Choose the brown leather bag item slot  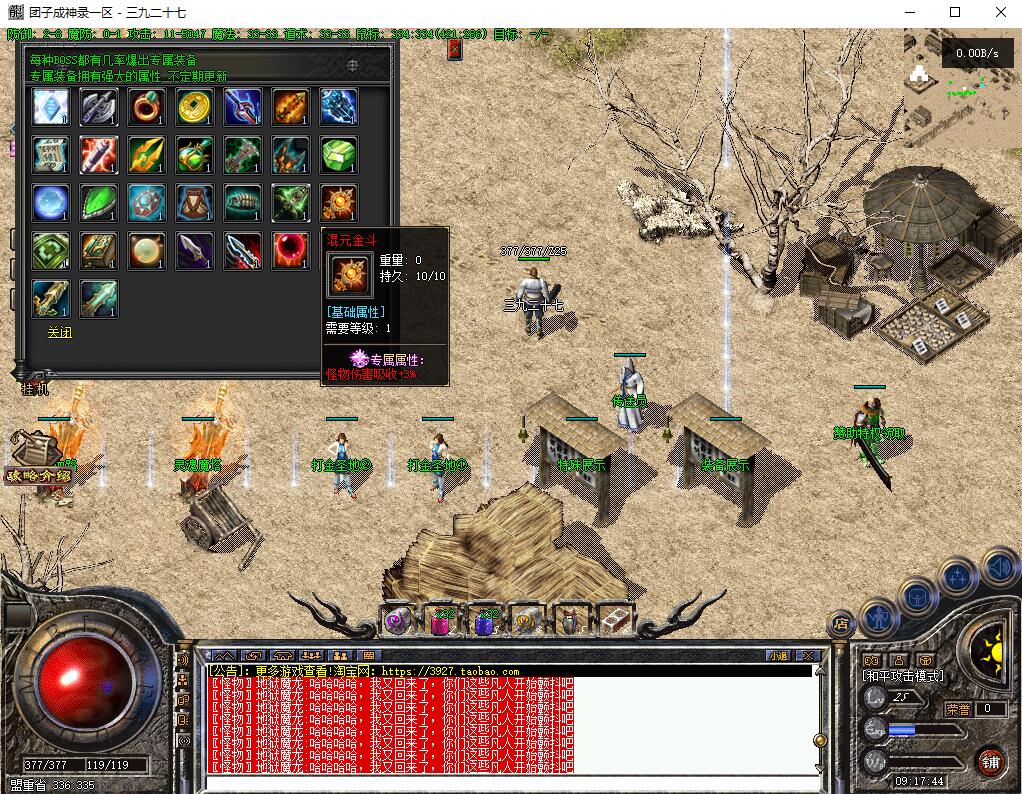(195, 203)
